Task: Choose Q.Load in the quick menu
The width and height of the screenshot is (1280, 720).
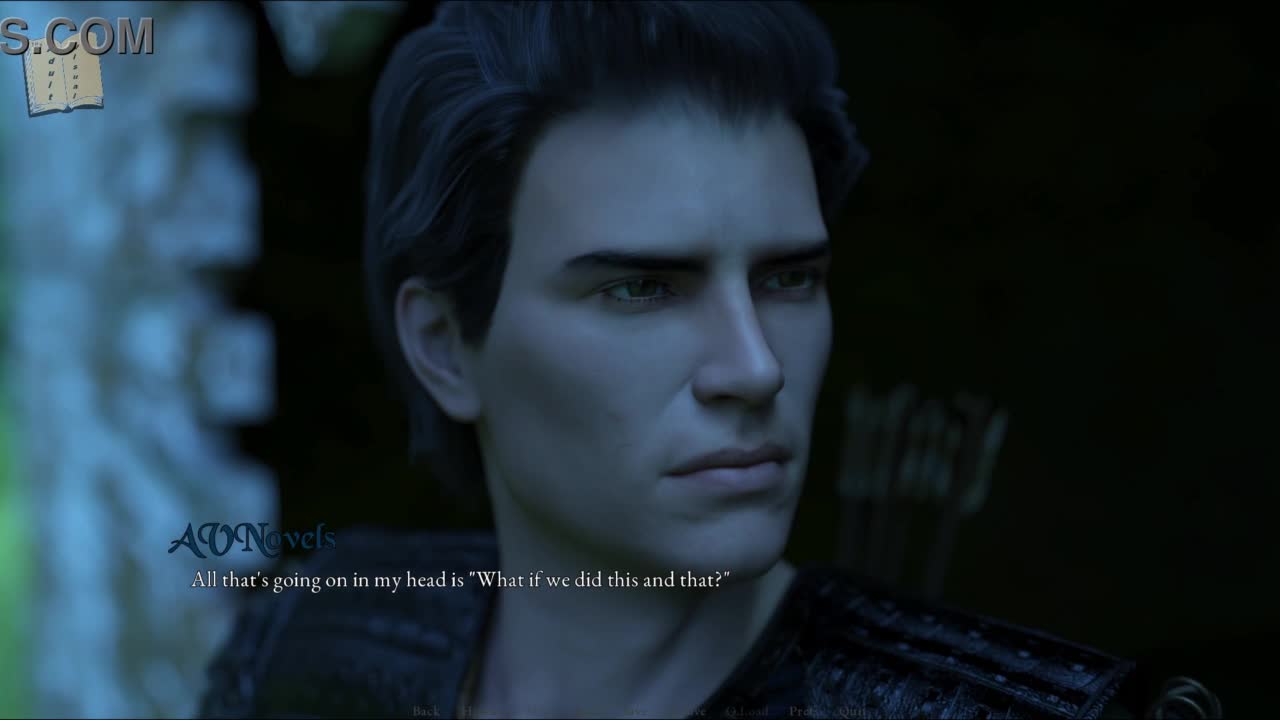Action: click(747, 711)
